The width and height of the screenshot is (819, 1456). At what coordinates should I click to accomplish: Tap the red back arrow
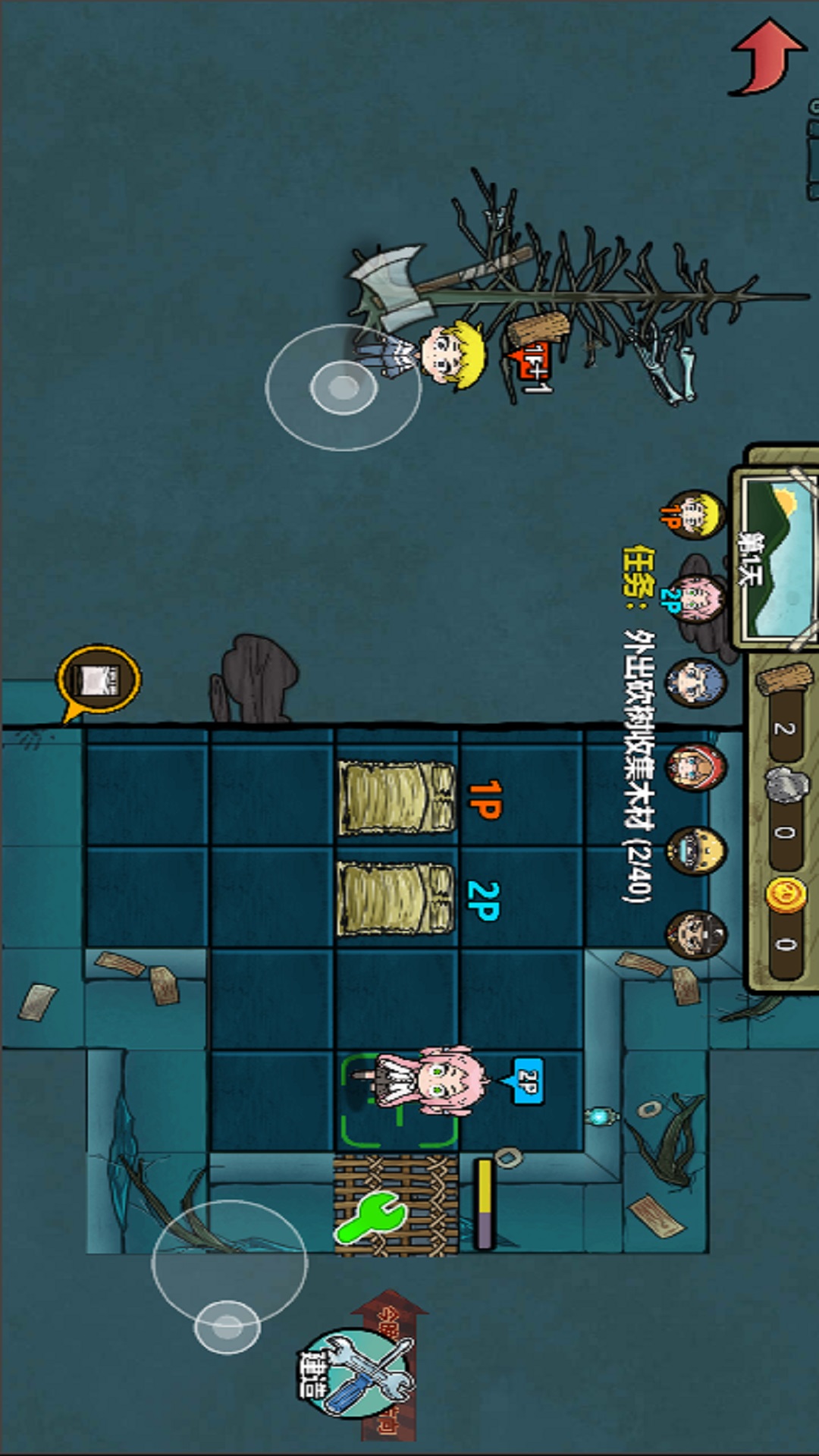(x=766, y=58)
